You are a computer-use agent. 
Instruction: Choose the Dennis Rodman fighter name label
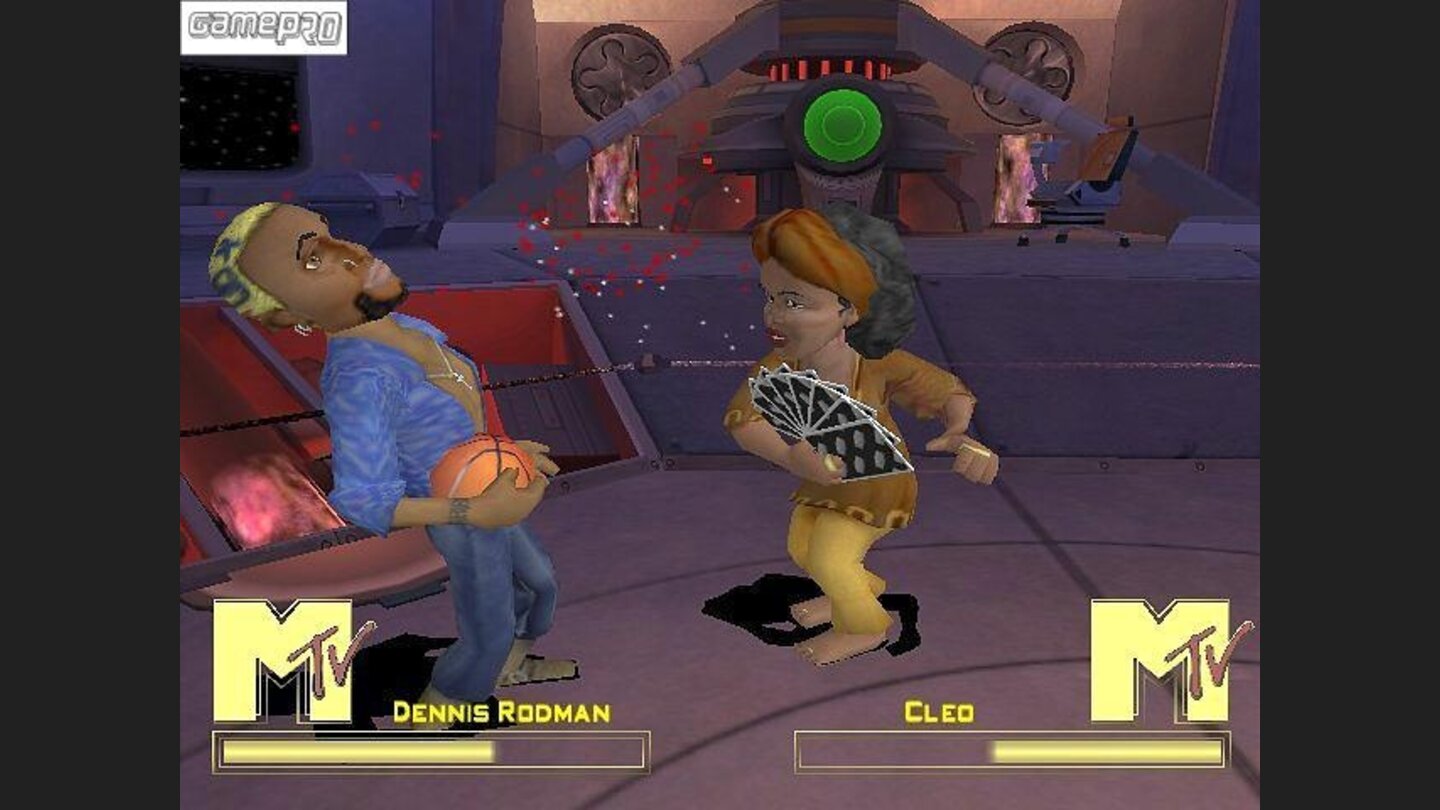501,713
